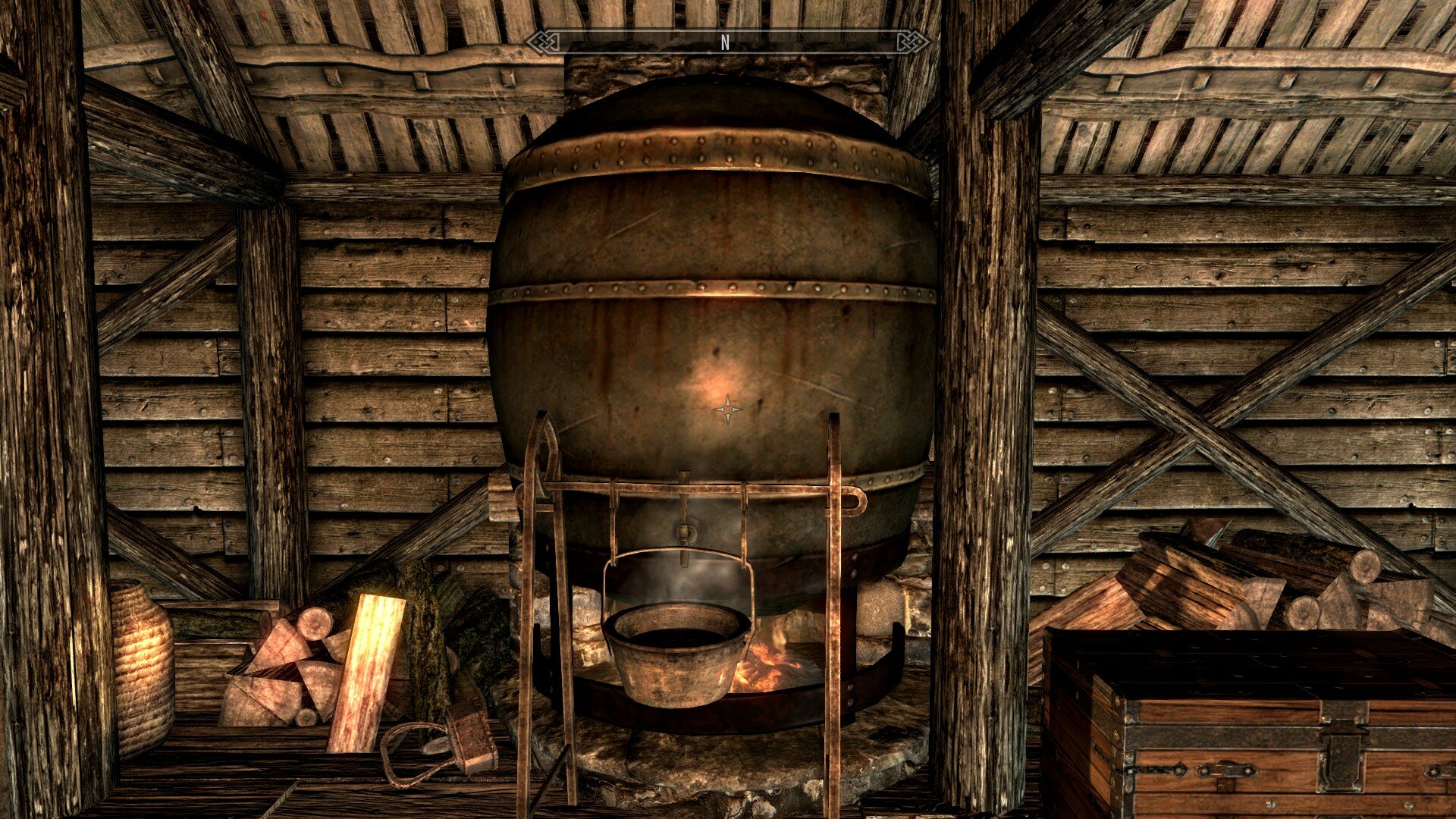The width and height of the screenshot is (1456, 819).
Task: Select the N marker on the compass bar
Action: click(x=726, y=43)
